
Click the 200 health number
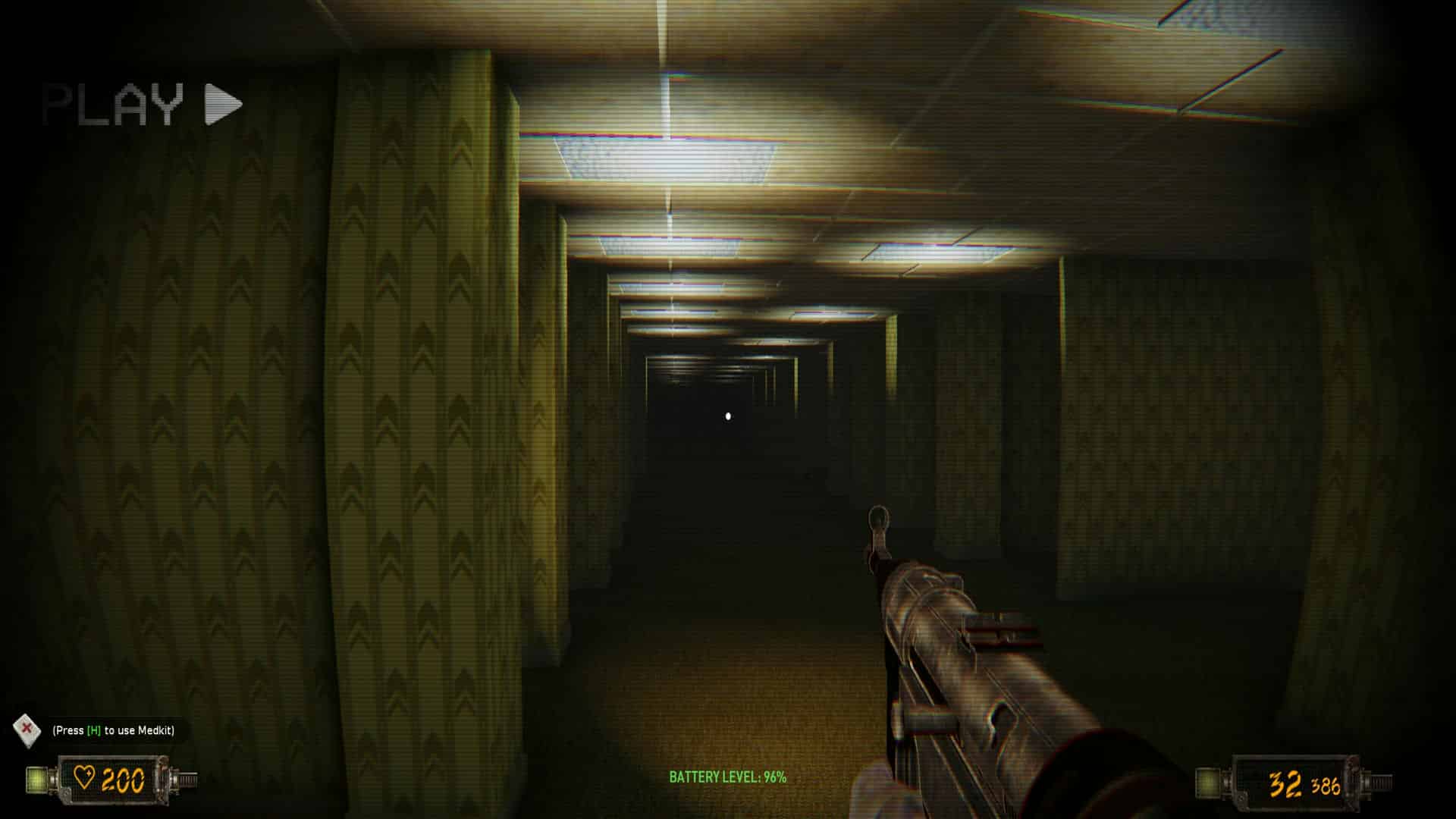pos(122,780)
